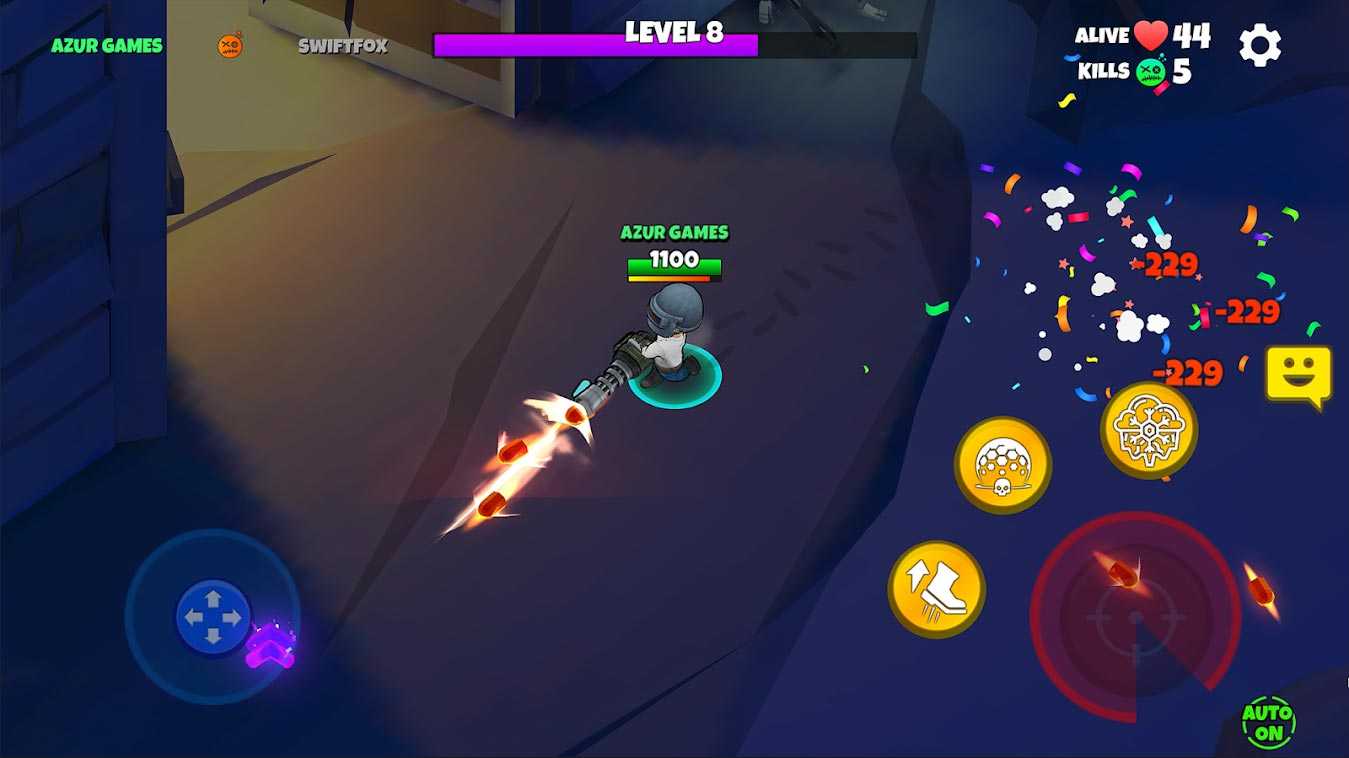The width and height of the screenshot is (1349, 758).
Task: Activate the brain ability button
Action: tap(1149, 429)
